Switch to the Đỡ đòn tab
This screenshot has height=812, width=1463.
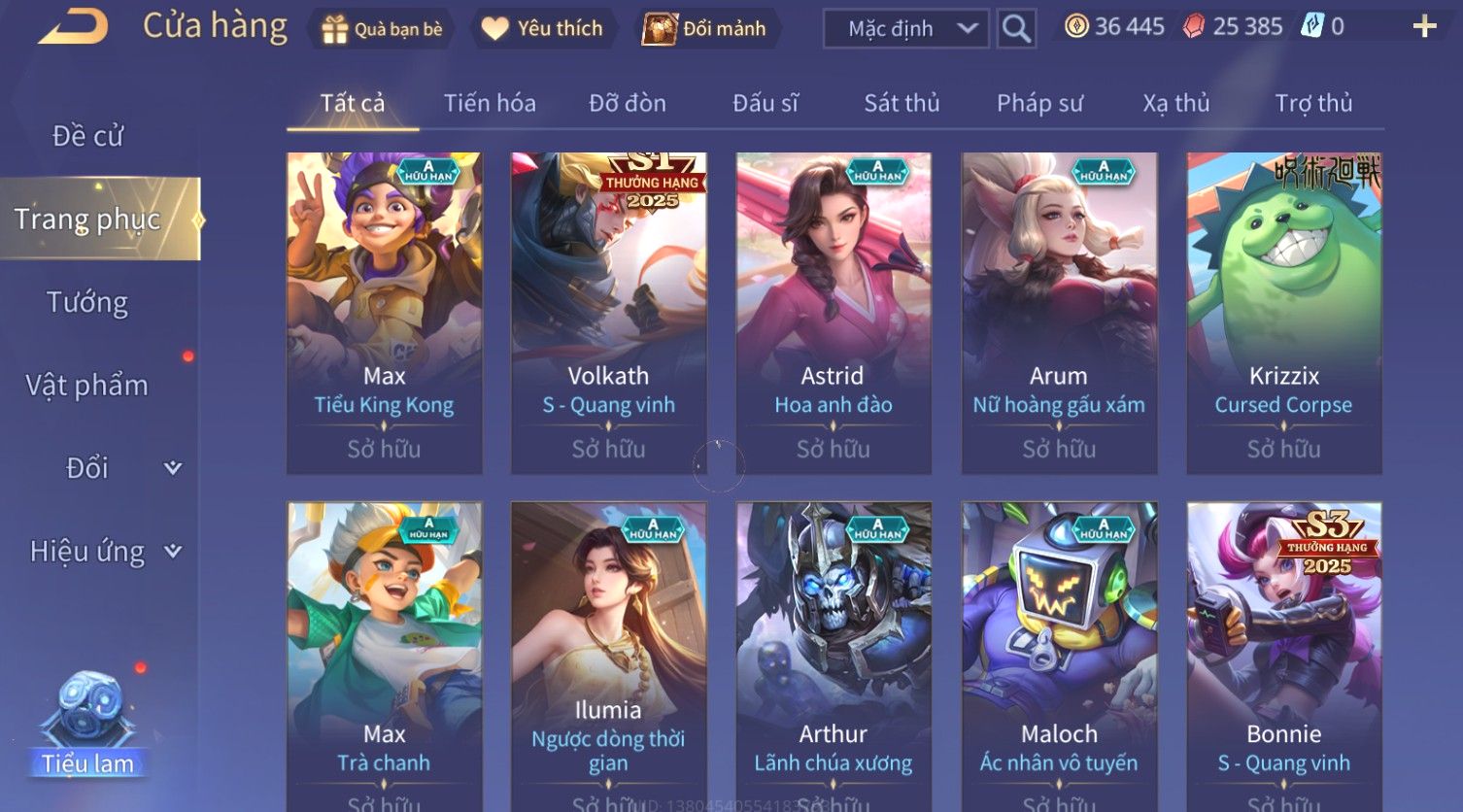628,103
